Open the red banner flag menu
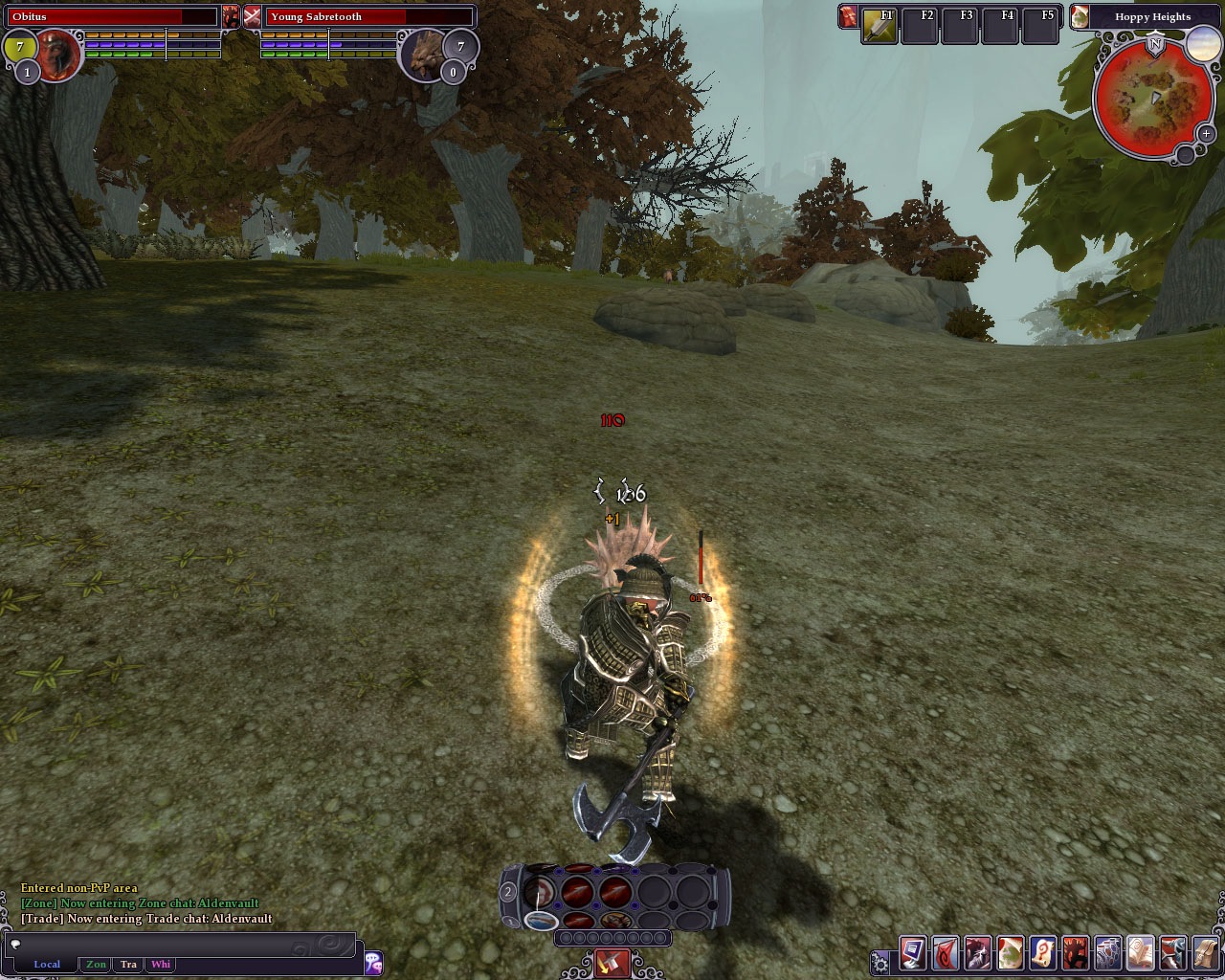Screen dimensions: 1225x980 click(x=946, y=954)
